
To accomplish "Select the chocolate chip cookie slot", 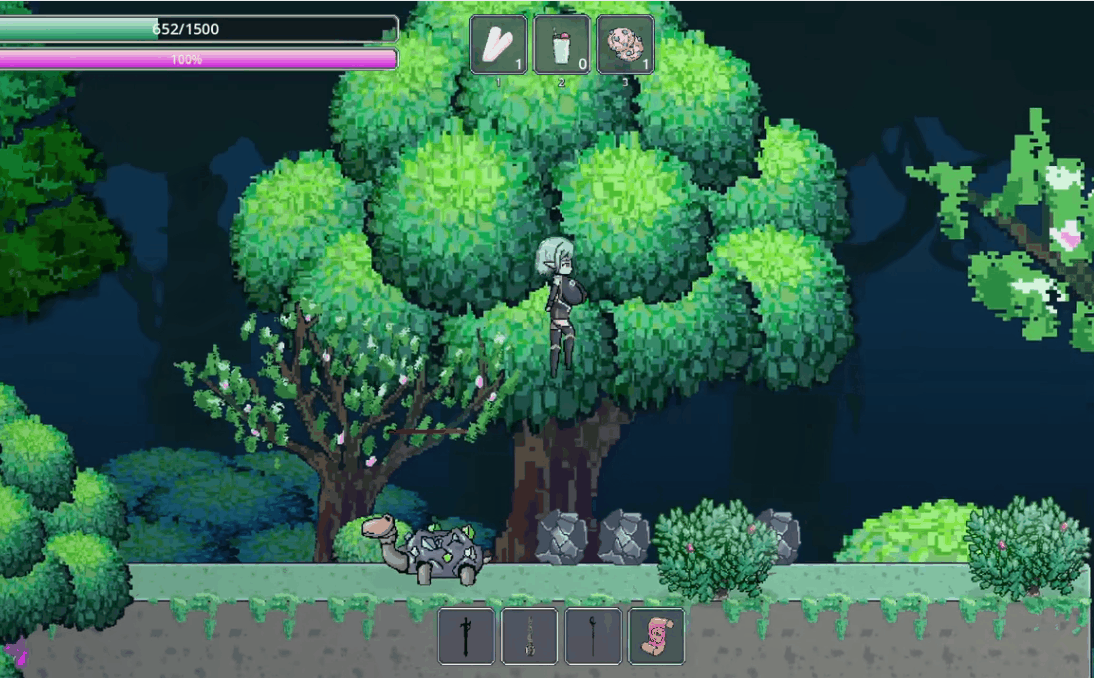I will point(626,45).
